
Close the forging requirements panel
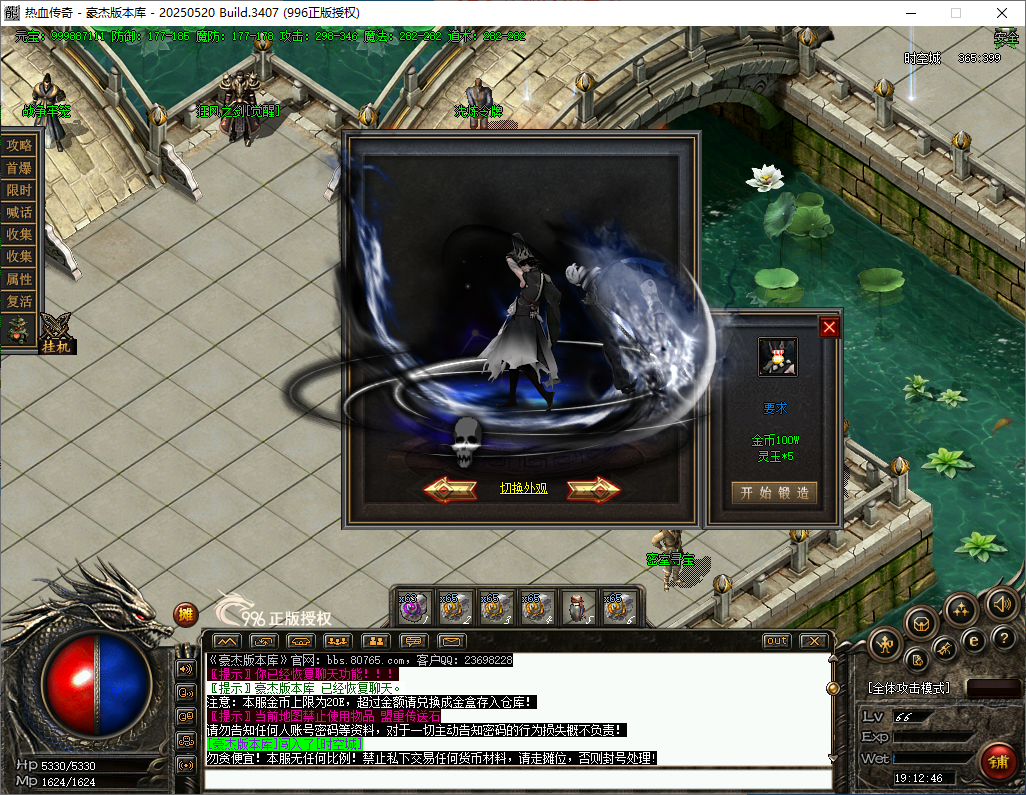click(x=829, y=327)
